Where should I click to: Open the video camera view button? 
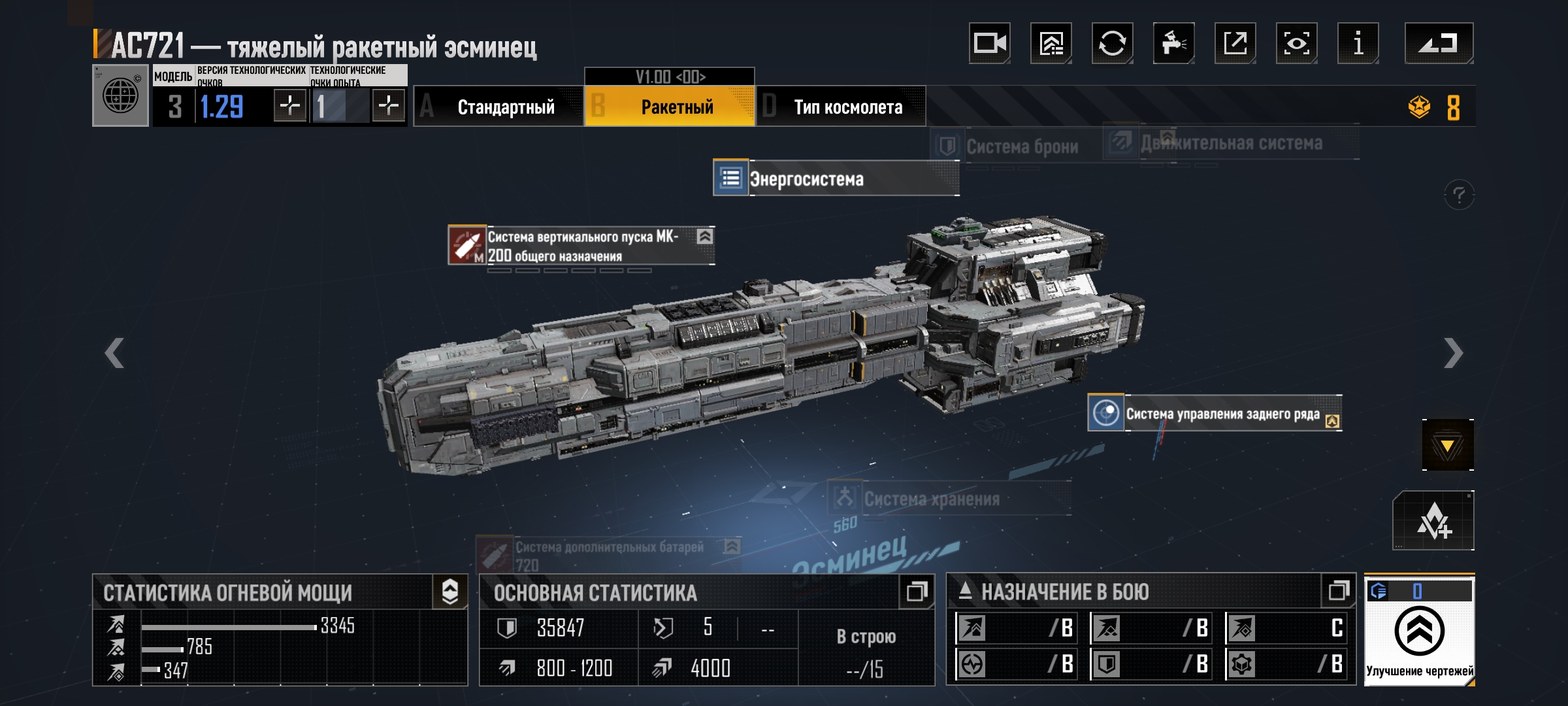[x=989, y=44]
